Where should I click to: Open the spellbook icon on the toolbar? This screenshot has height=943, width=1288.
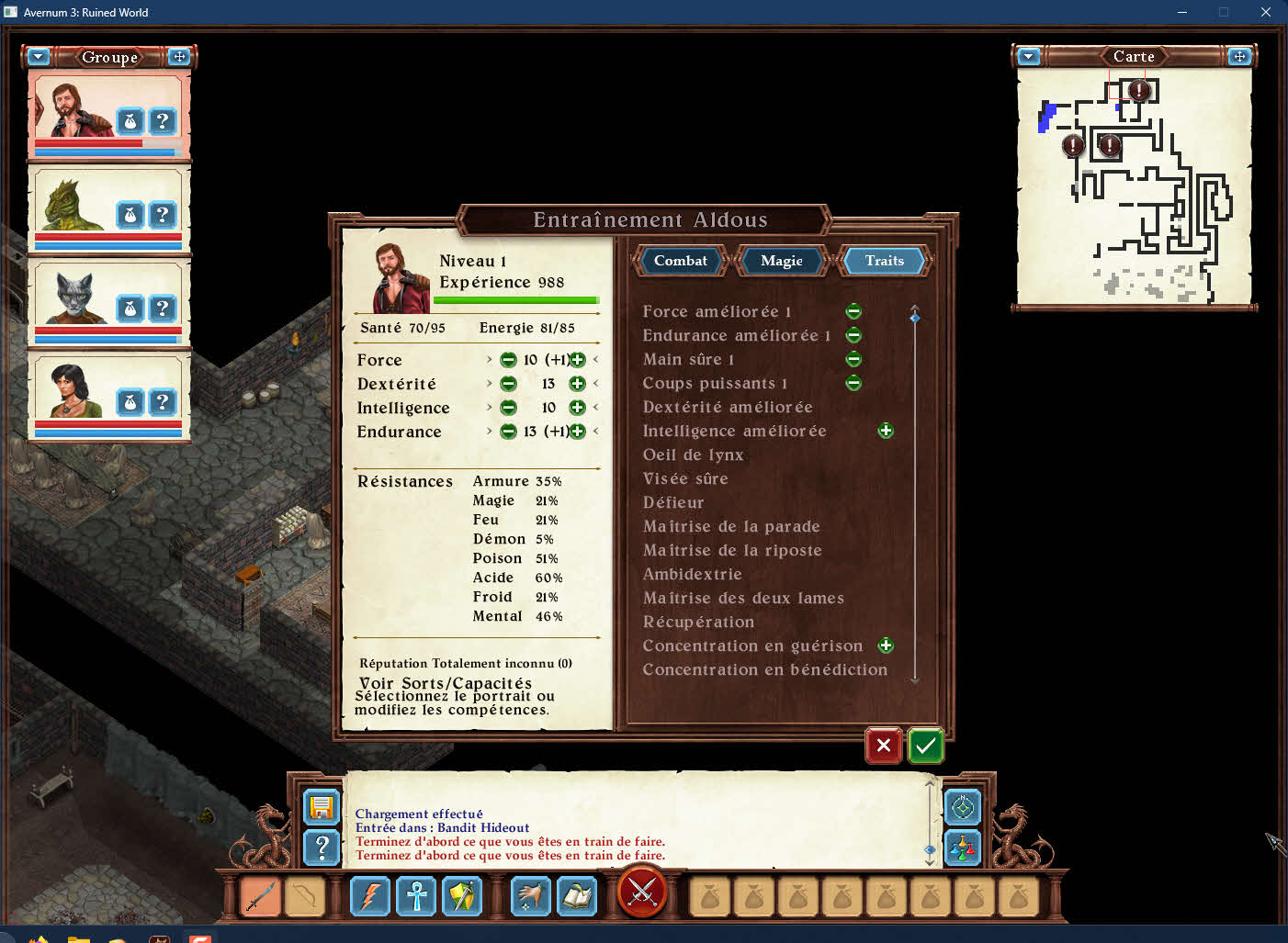pyautogui.click(x=577, y=896)
